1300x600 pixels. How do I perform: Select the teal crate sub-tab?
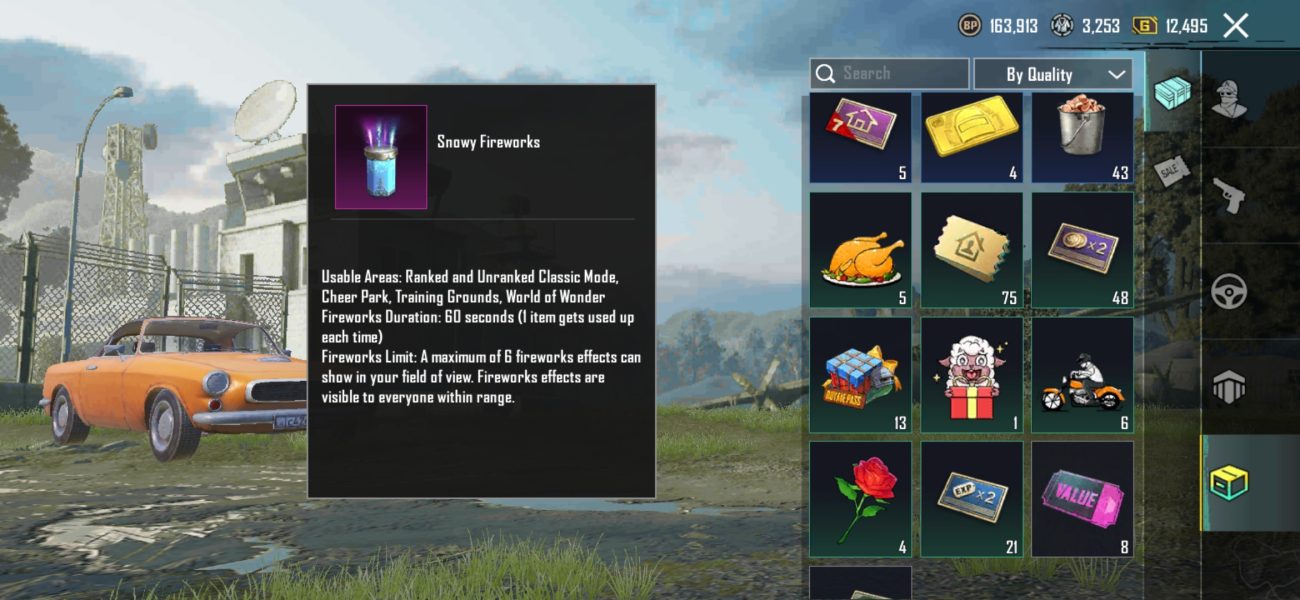[x=1171, y=93]
